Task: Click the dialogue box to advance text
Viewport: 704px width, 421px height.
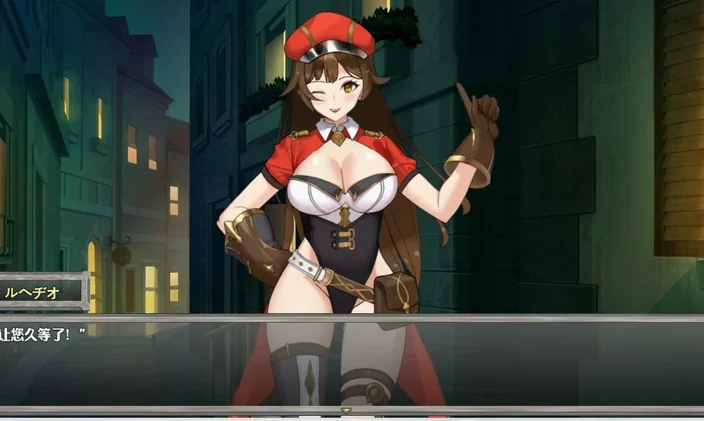Action: point(352,362)
